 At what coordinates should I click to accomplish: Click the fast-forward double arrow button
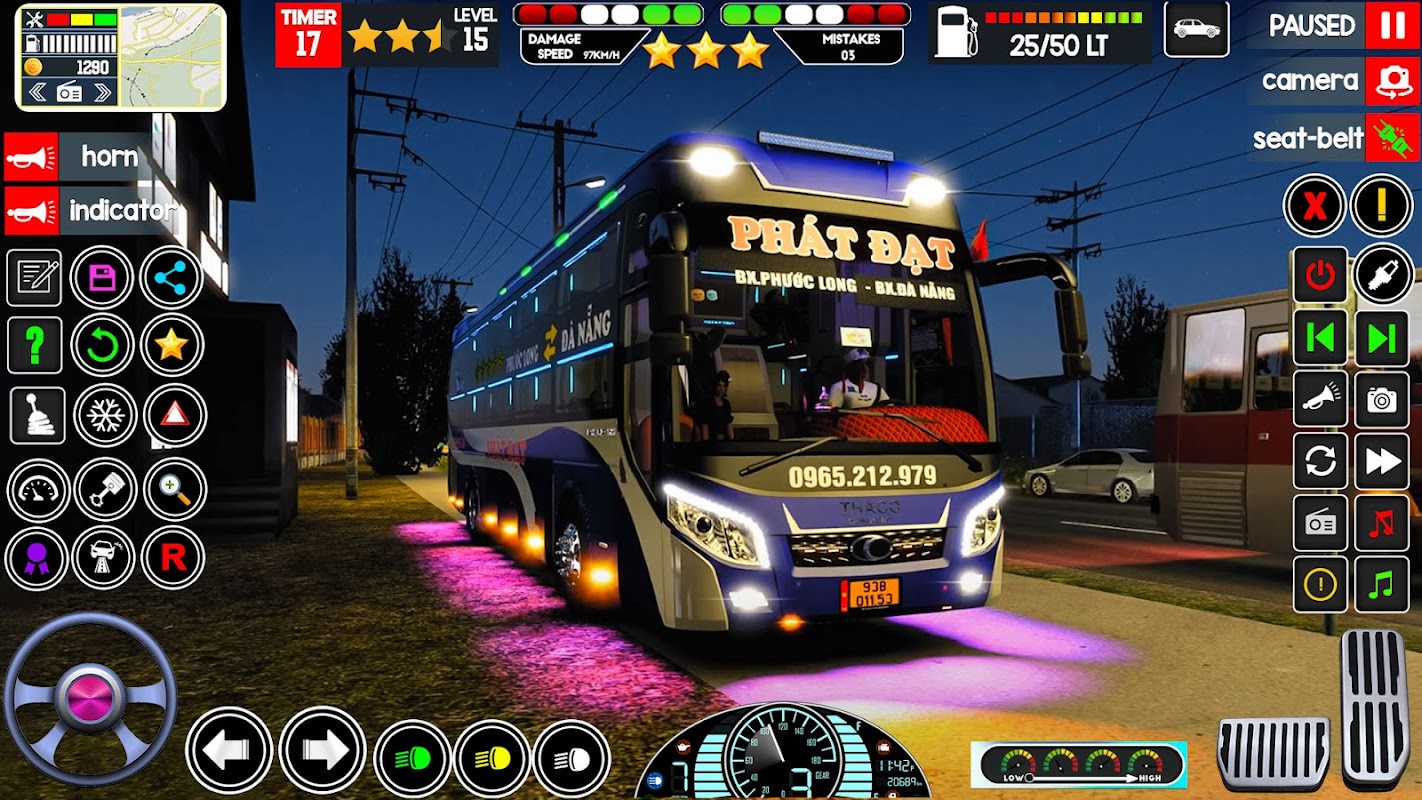[x=1382, y=461]
